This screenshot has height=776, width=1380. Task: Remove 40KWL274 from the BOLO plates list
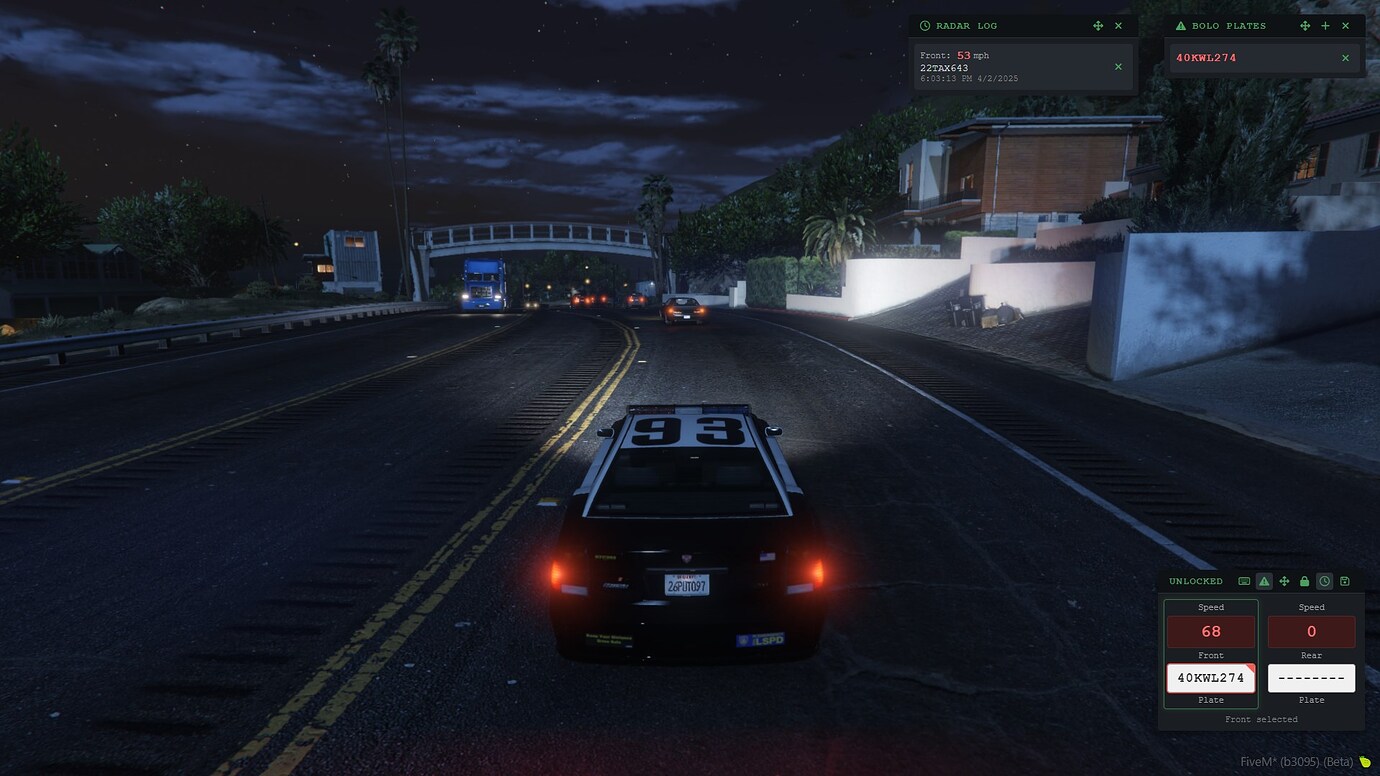coord(1345,57)
